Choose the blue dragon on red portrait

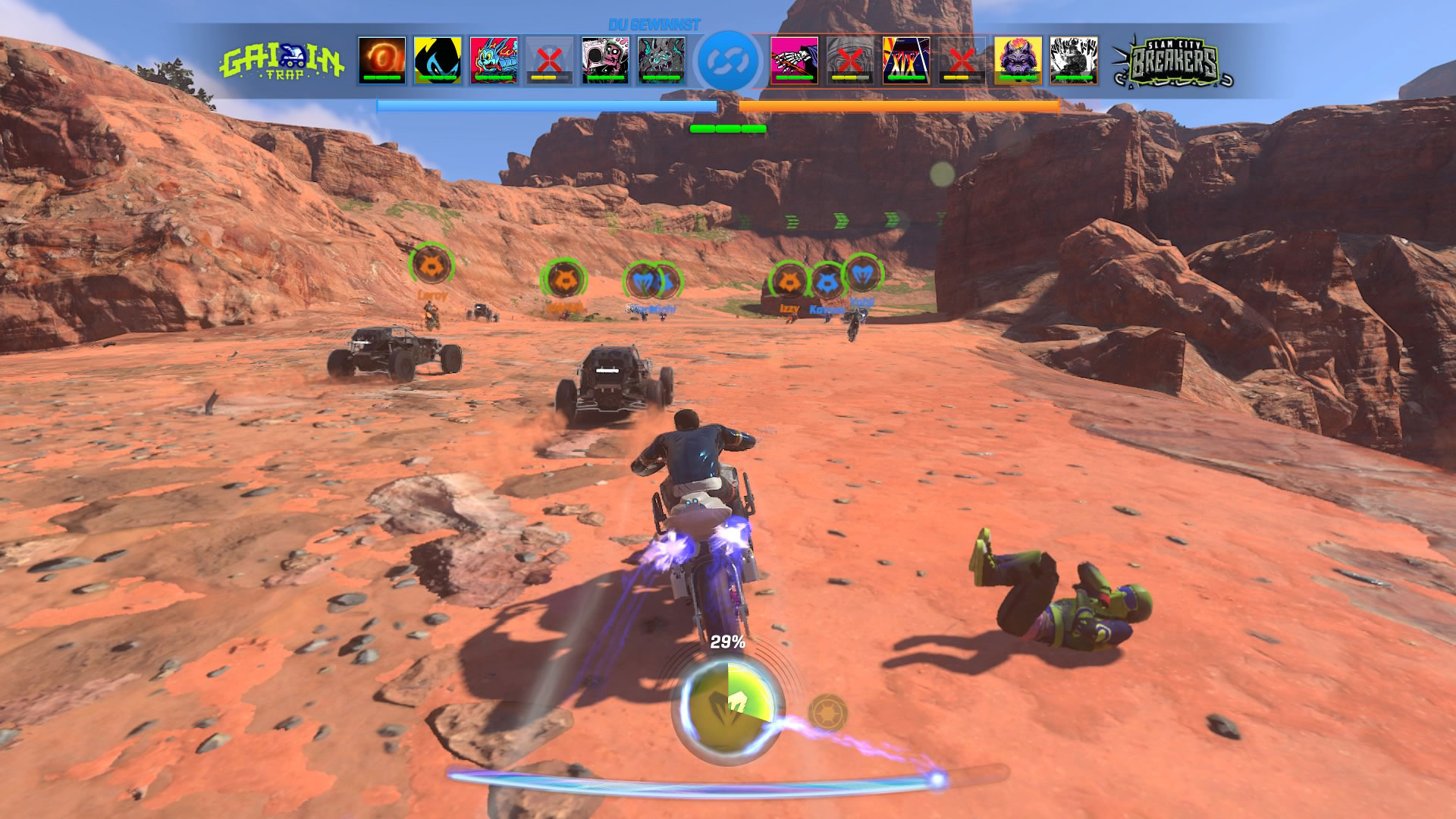(x=494, y=59)
